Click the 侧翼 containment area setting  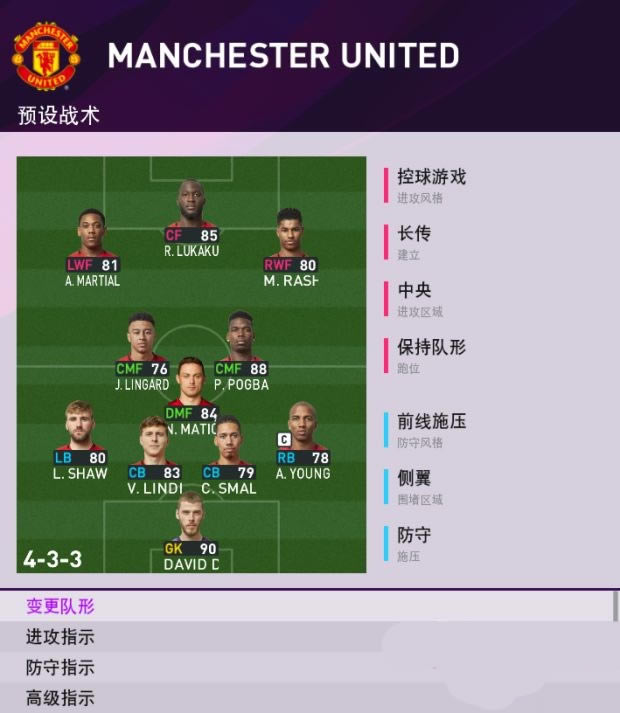click(414, 486)
